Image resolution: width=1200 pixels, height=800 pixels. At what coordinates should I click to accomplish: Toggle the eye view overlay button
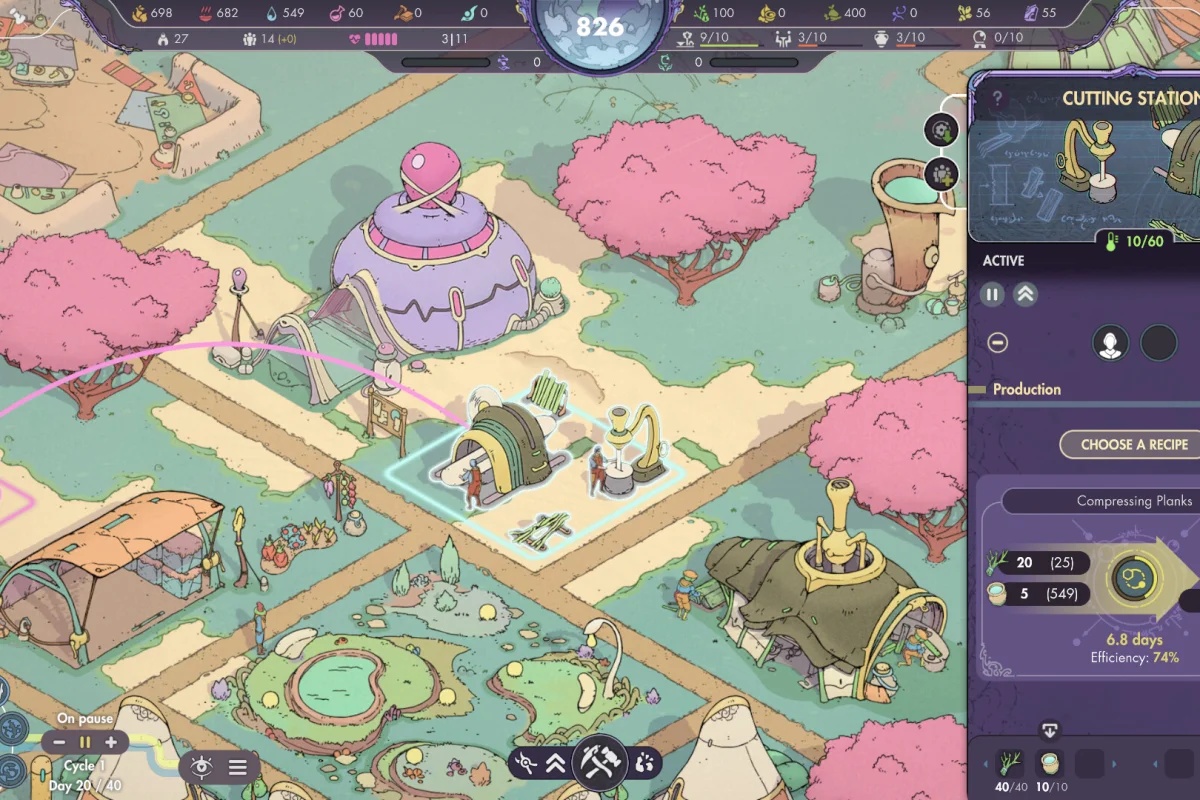pos(202,767)
